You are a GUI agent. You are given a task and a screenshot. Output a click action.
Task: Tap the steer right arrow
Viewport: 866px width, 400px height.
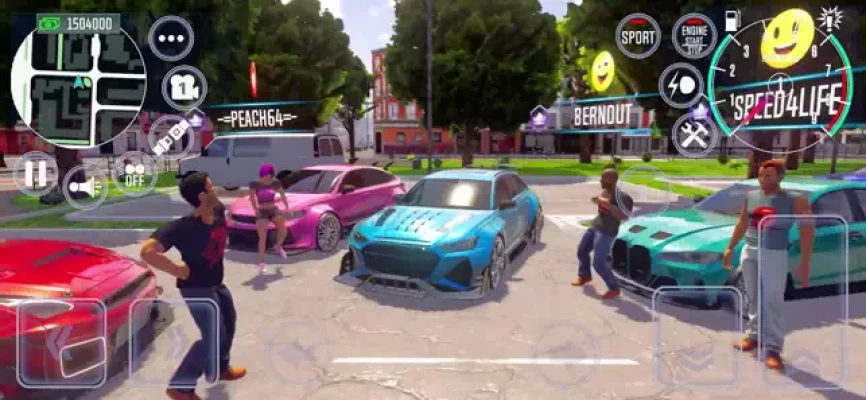[x=173, y=343]
